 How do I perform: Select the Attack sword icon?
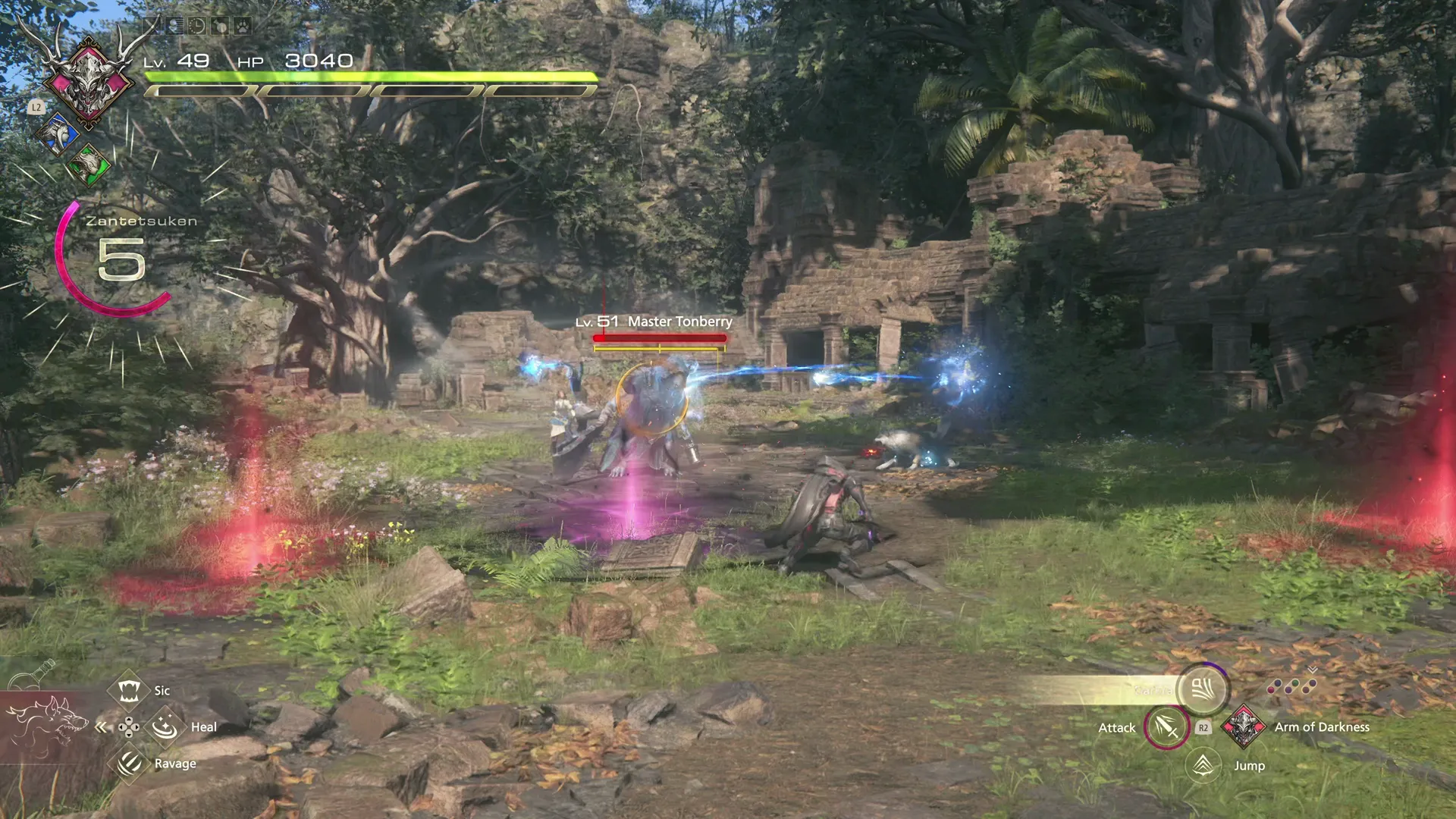coord(1166,729)
